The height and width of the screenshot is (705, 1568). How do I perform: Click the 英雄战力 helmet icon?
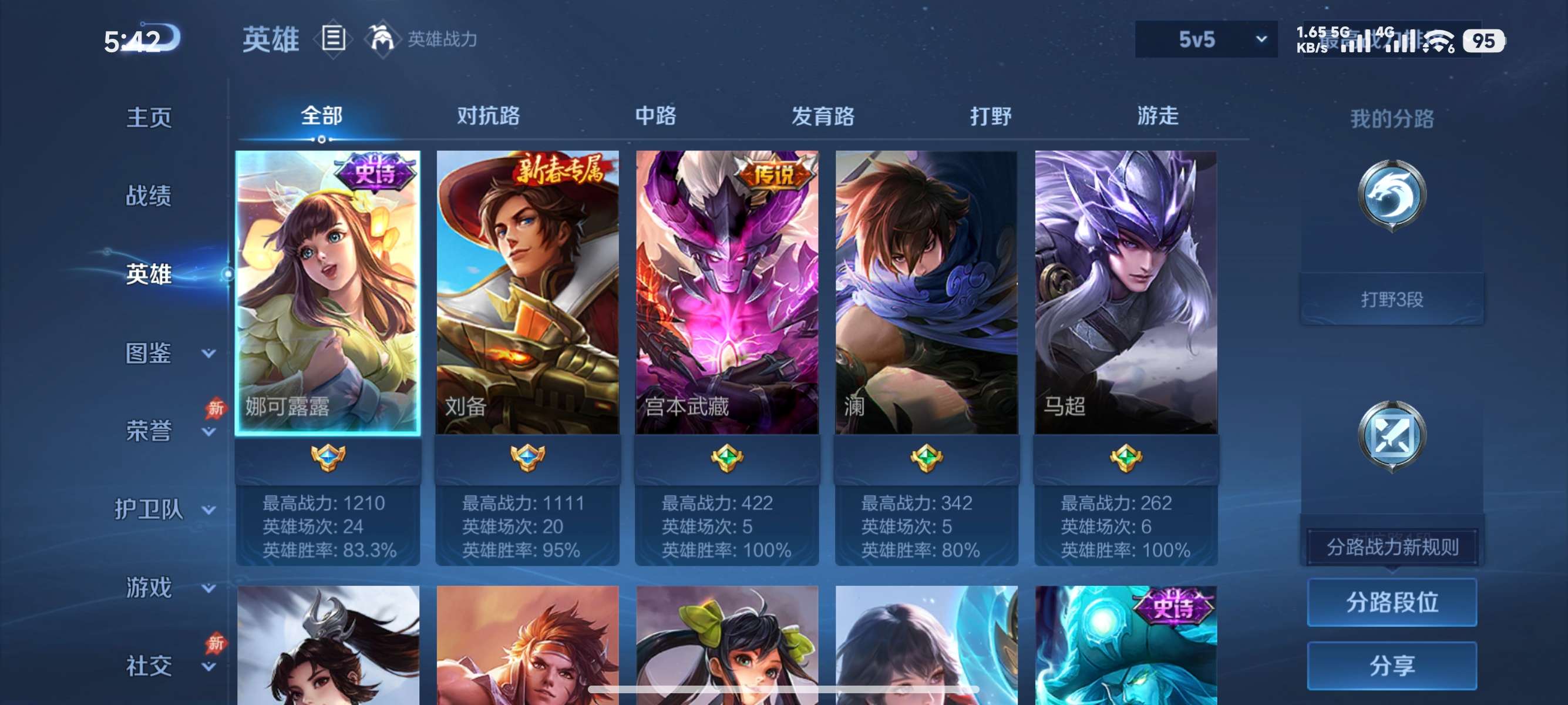pos(383,39)
